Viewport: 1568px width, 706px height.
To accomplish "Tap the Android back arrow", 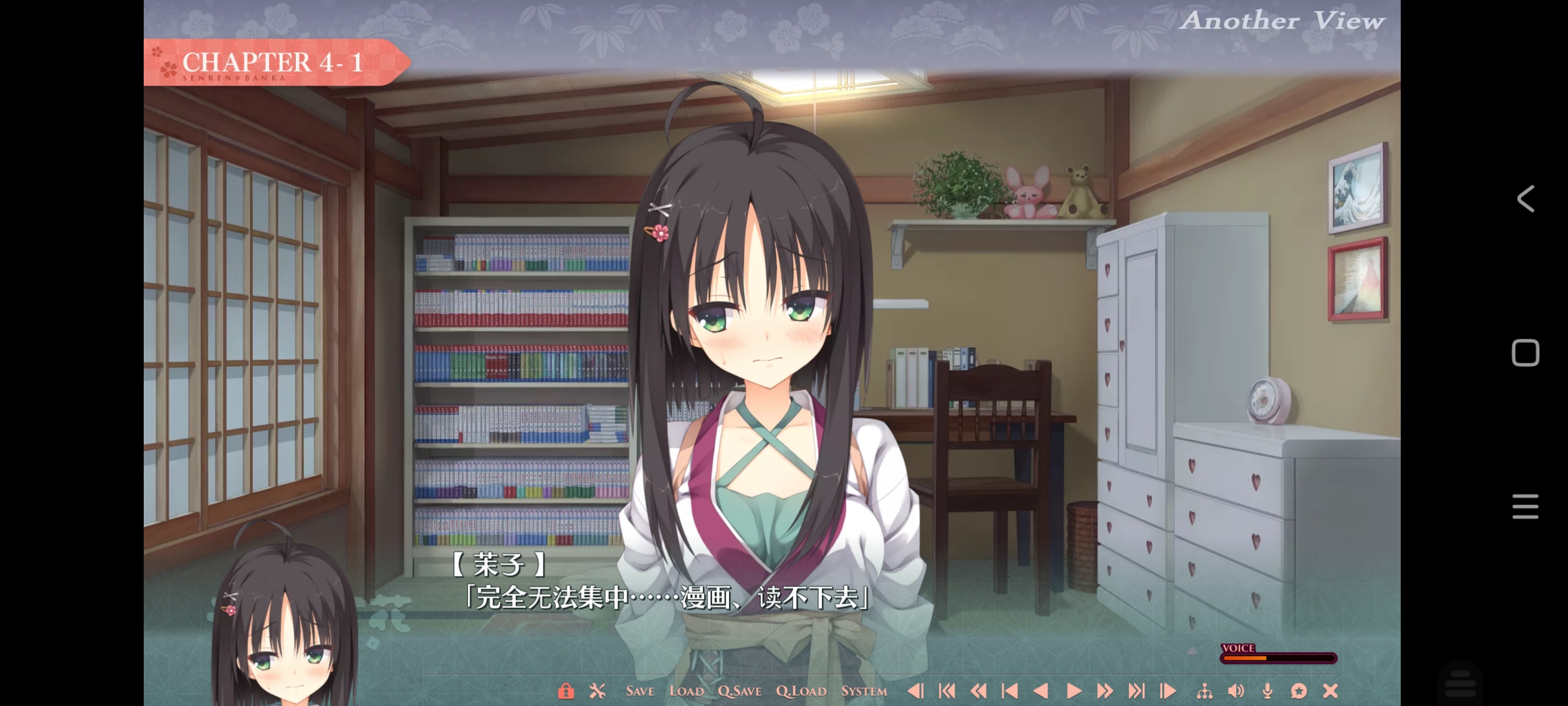I will [x=1526, y=199].
